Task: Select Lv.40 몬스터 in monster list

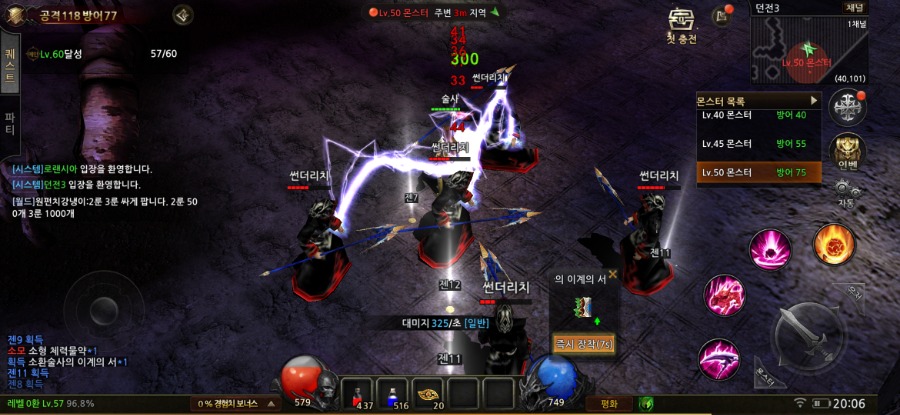Action: 758,116
